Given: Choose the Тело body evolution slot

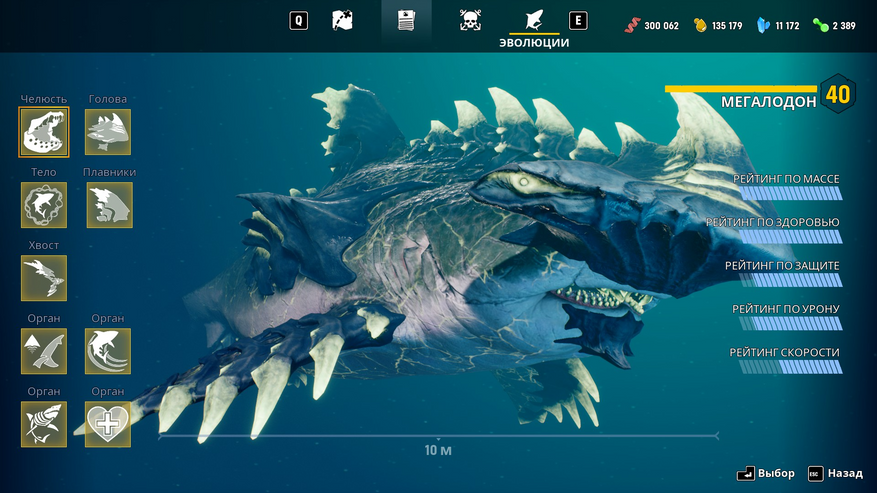Looking at the screenshot, I should click(x=44, y=205).
